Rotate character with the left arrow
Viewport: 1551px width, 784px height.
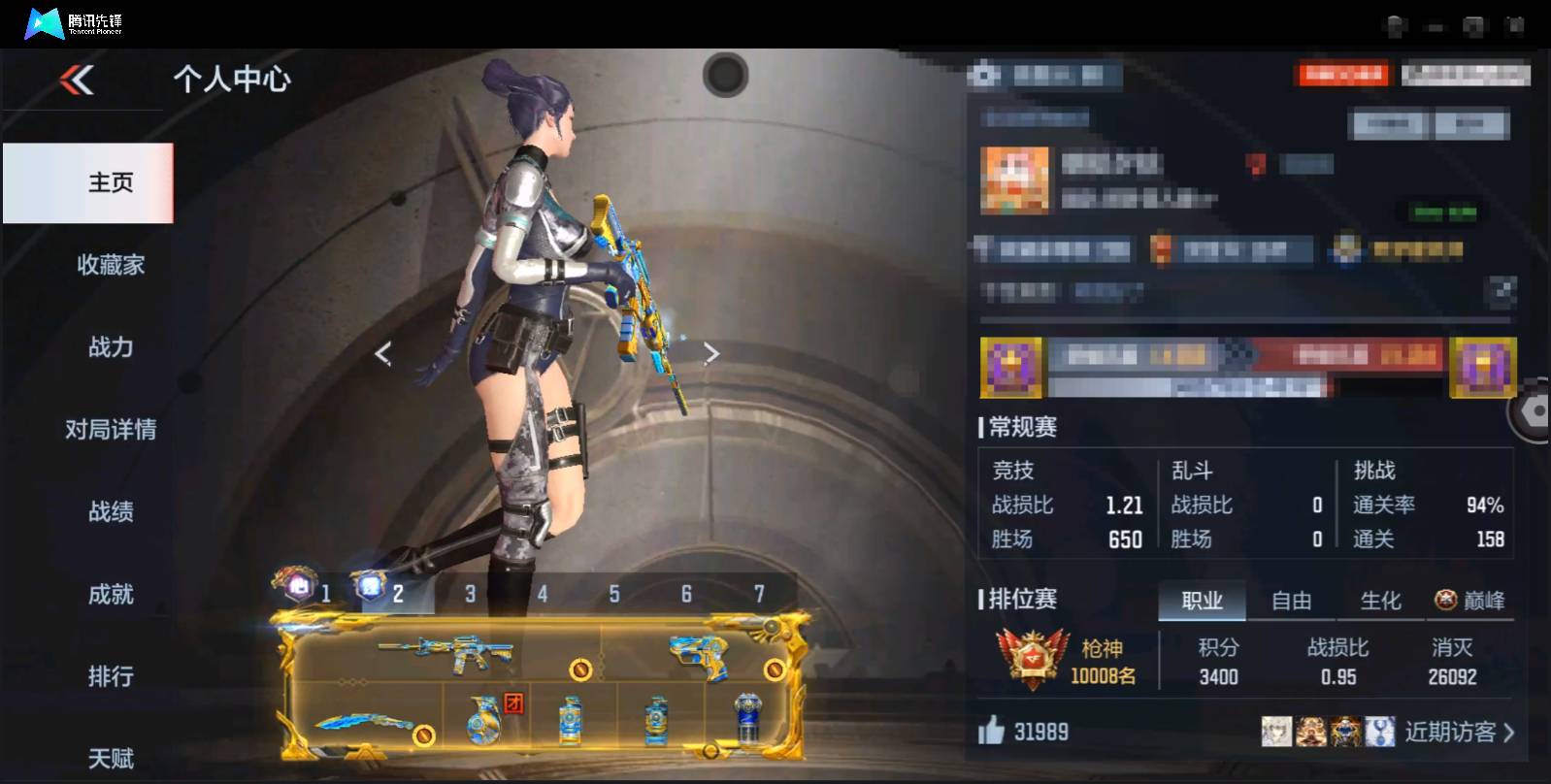[383, 353]
